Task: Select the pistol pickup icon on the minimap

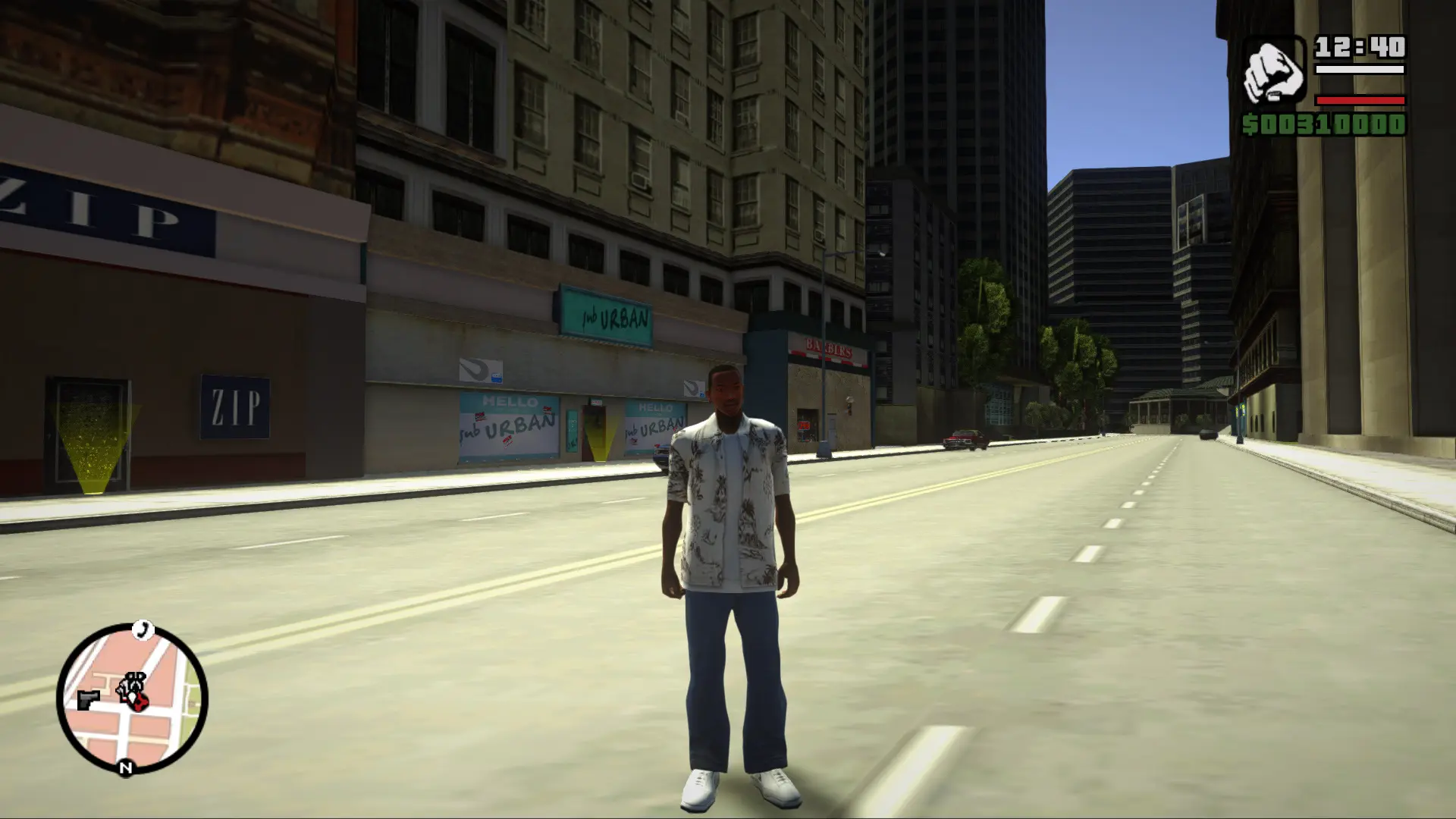Action: (89, 700)
